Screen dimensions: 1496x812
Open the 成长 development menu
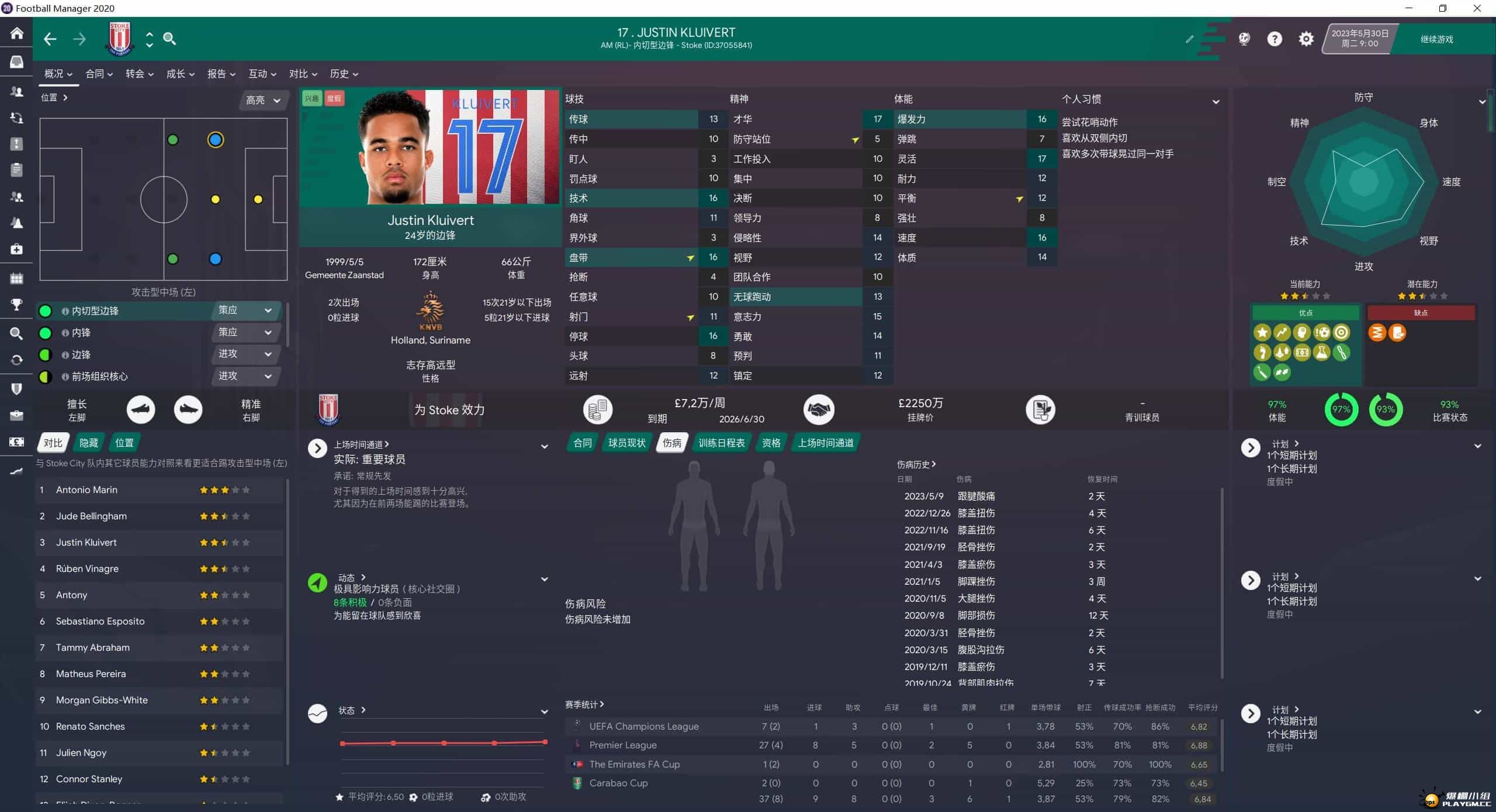180,74
